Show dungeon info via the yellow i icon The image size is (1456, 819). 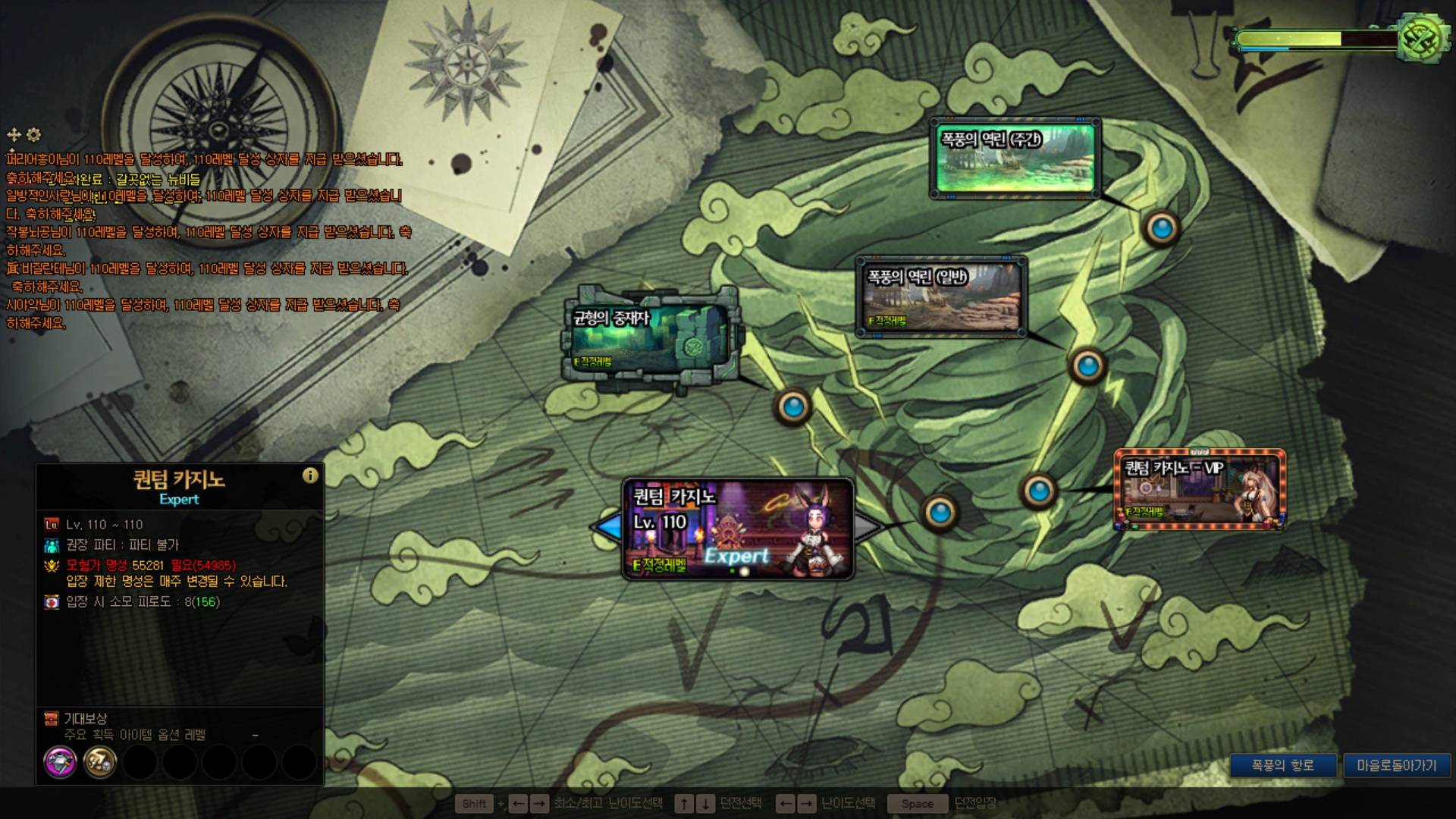tap(310, 475)
